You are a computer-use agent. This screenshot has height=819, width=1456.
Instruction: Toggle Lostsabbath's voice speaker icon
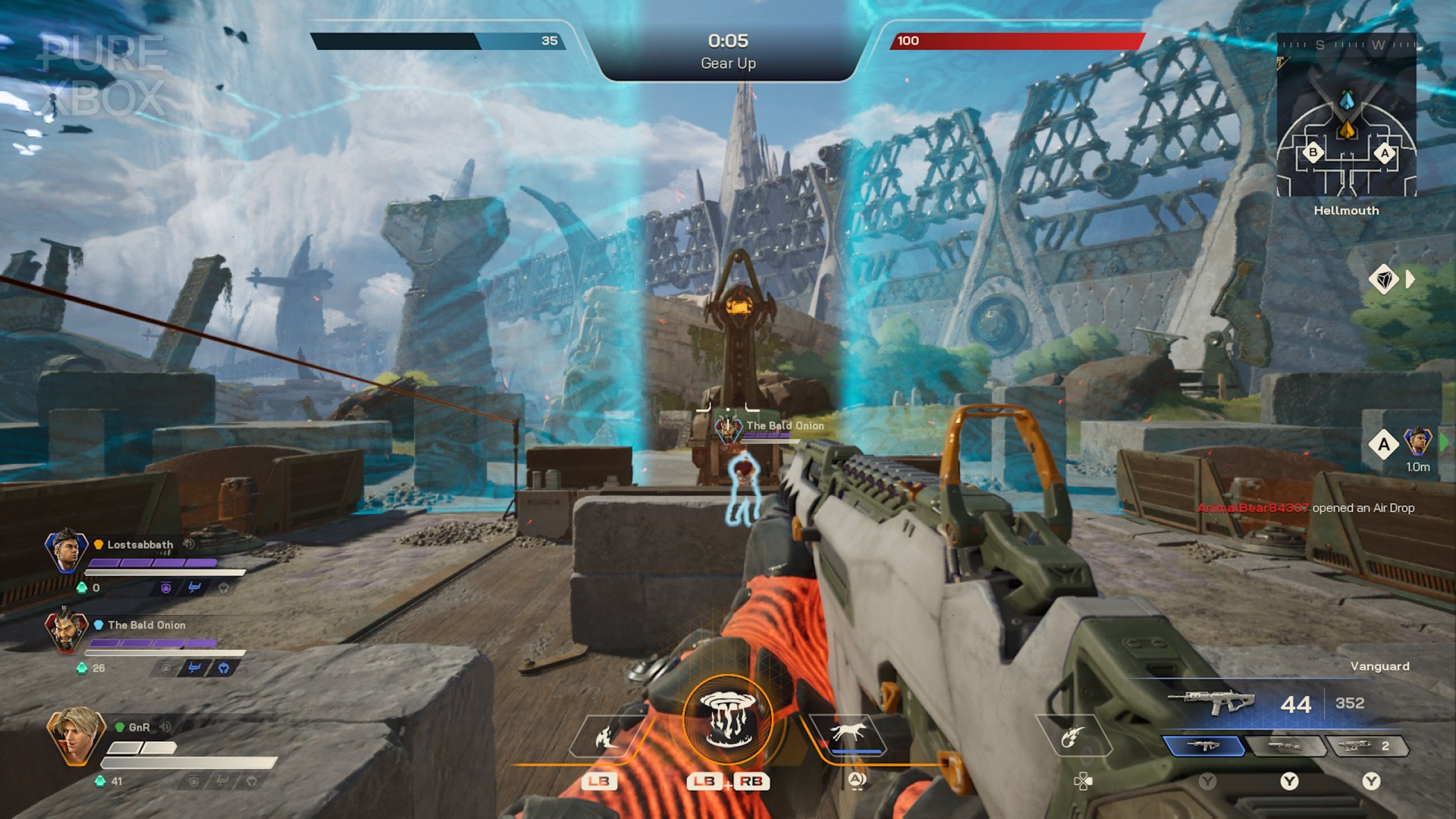(189, 544)
